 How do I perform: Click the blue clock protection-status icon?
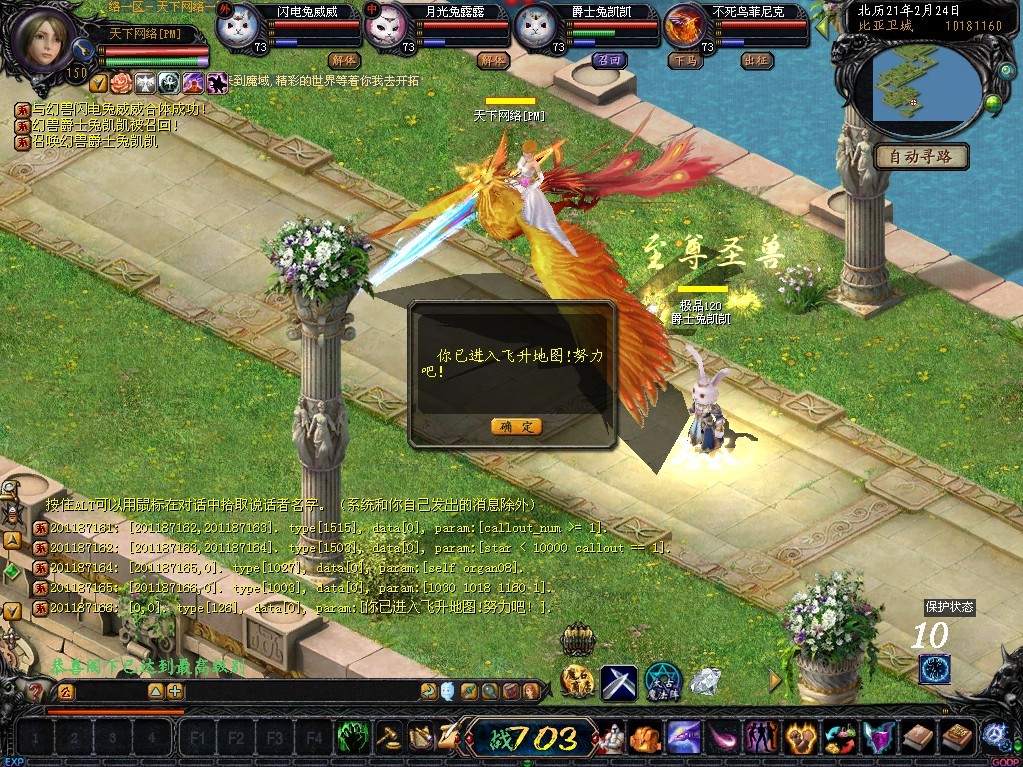click(x=933, y=668)
